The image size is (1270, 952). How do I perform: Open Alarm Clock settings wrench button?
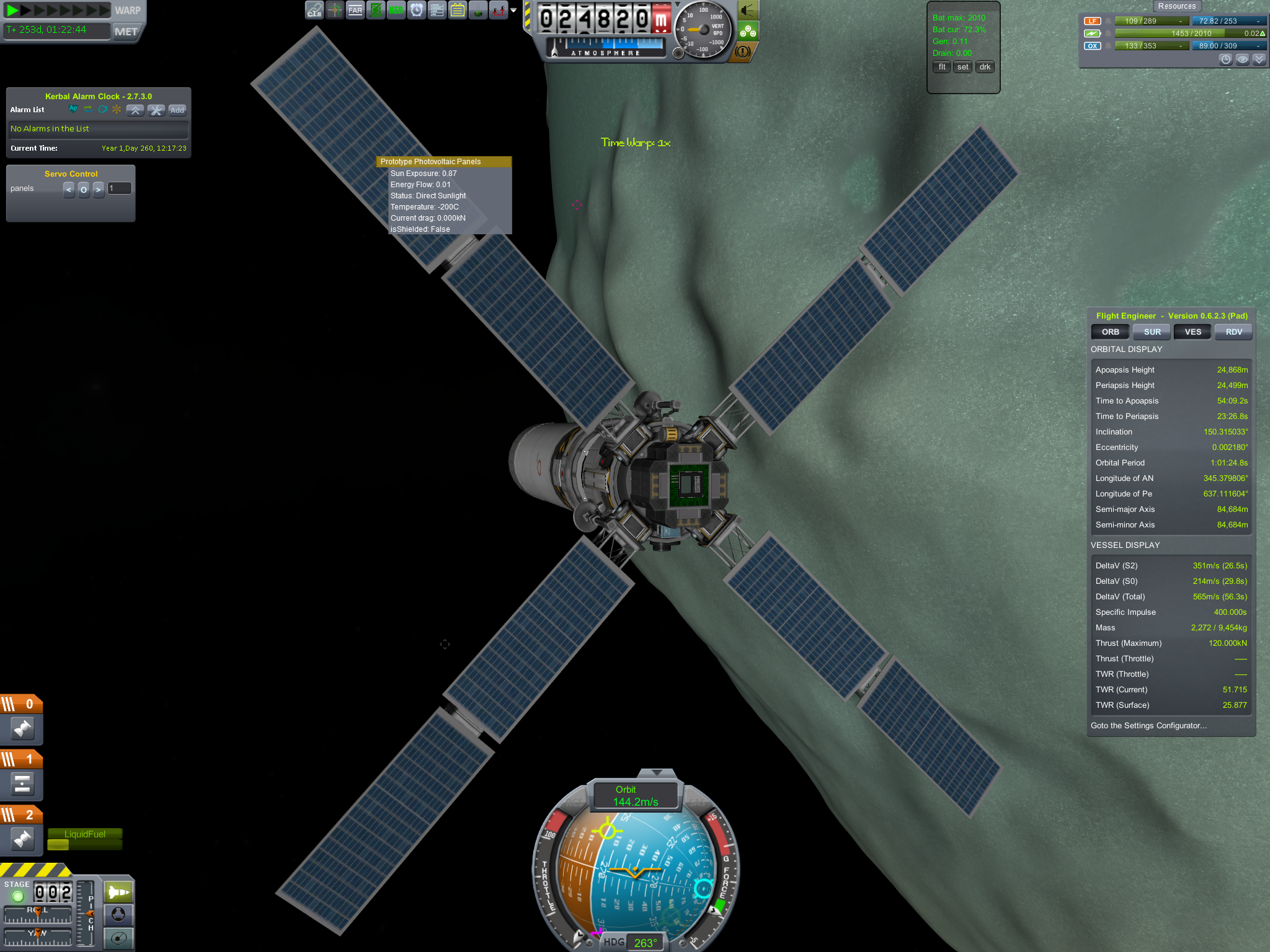[x=156, y=110]
